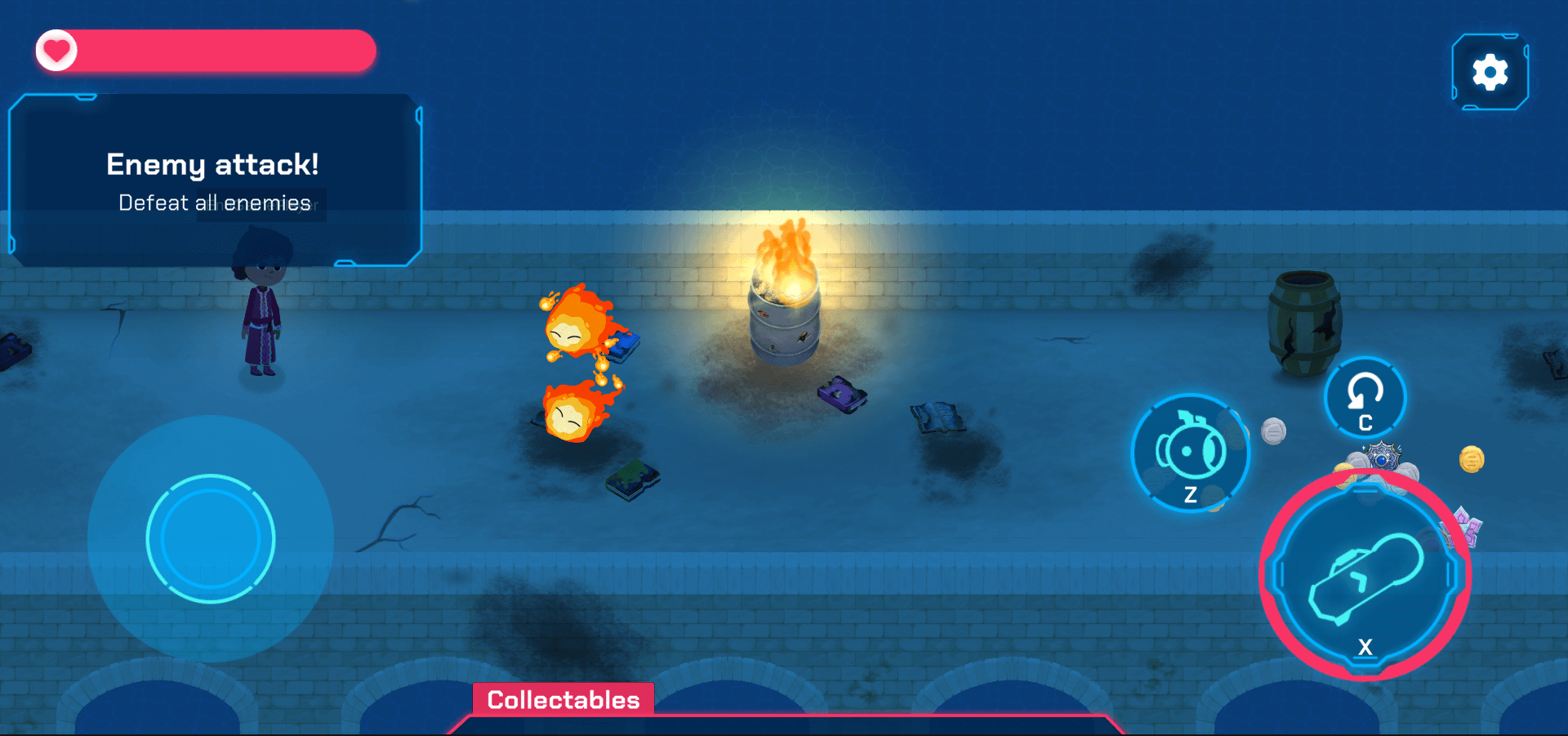
Task: Activate the robot companion Z button
Action: [x=1190, y=453]
